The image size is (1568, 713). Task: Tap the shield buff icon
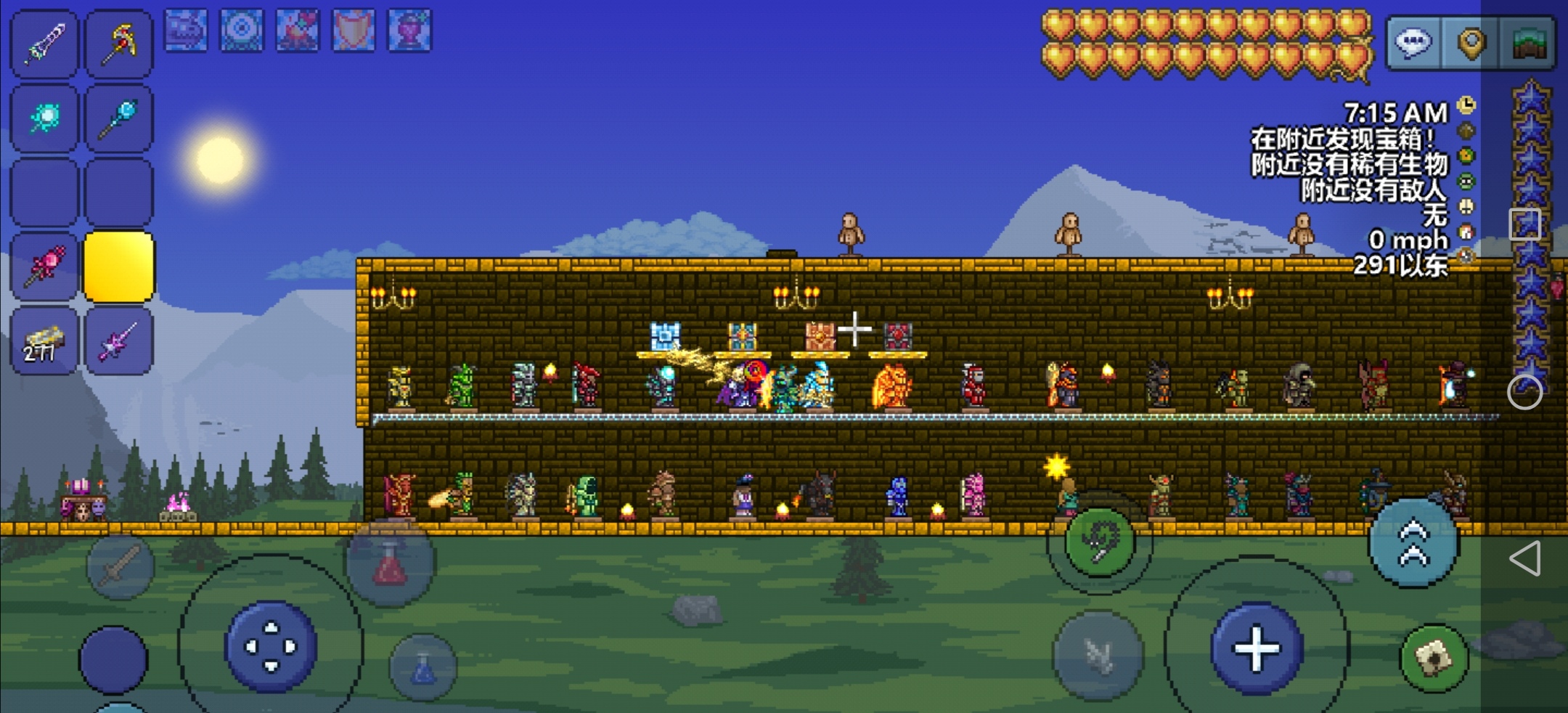pyautogui.click(x=354, y=30)
